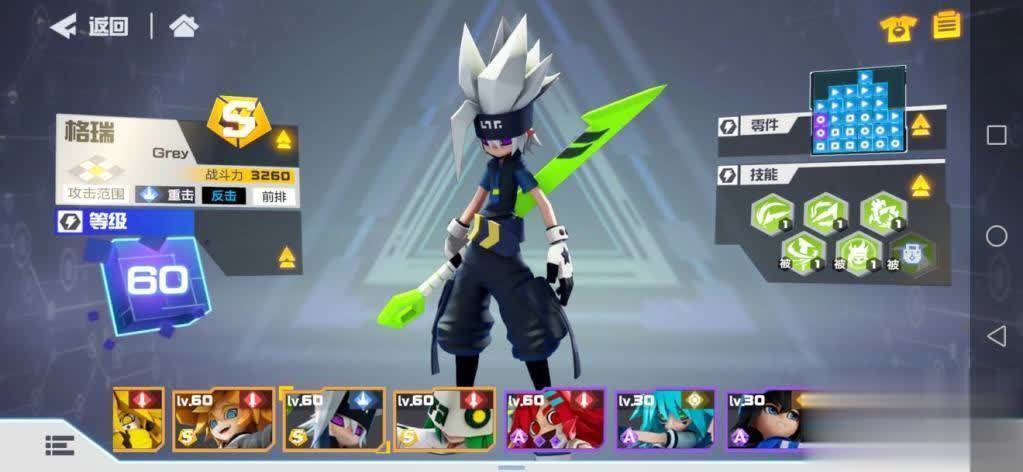Screen dimensions: 1023x472
Task: Pick the green-and-white level 60 hero
Action: [444, 419]
